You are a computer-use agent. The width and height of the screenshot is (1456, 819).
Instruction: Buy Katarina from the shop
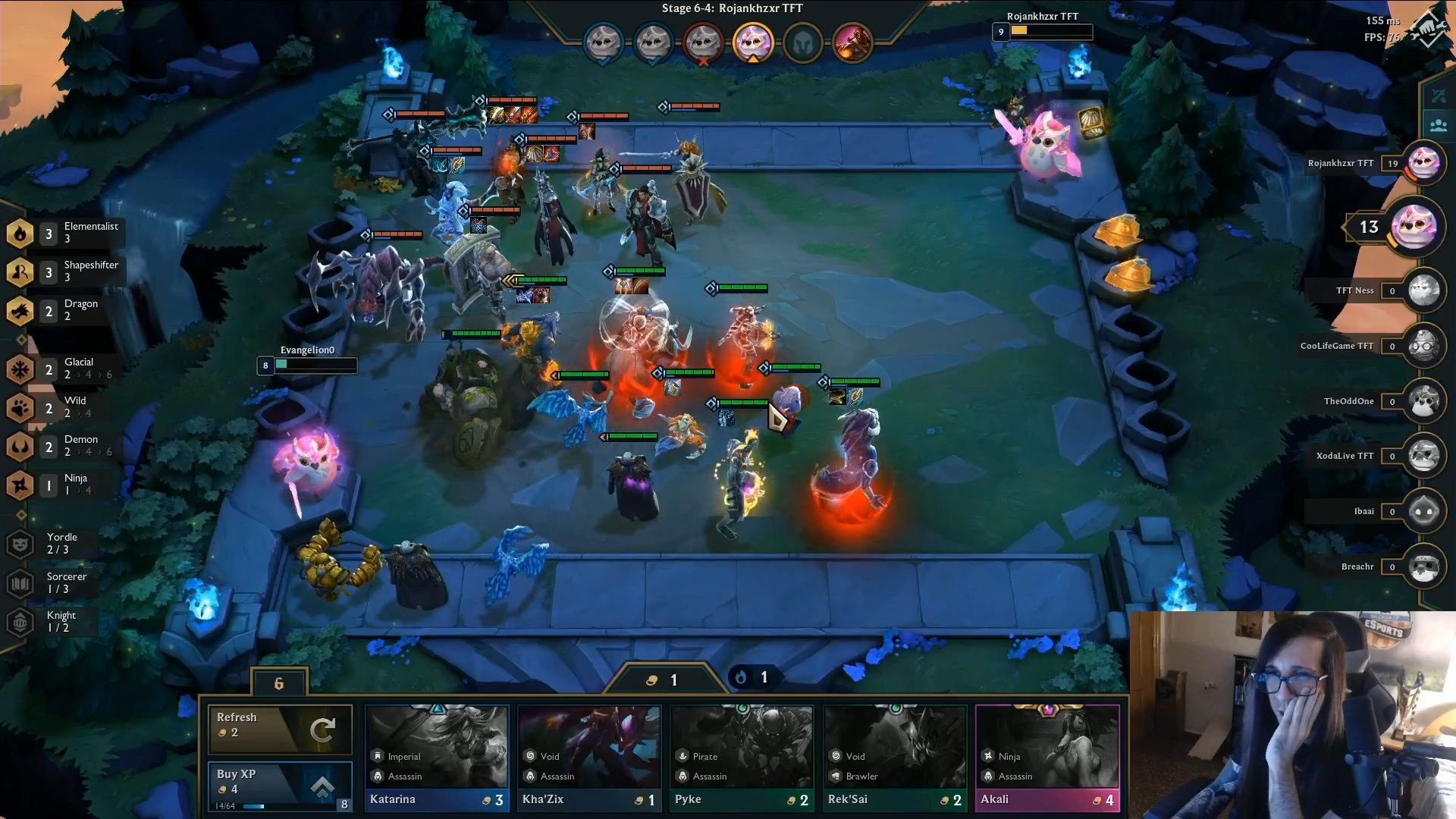(x=437, y=757)
